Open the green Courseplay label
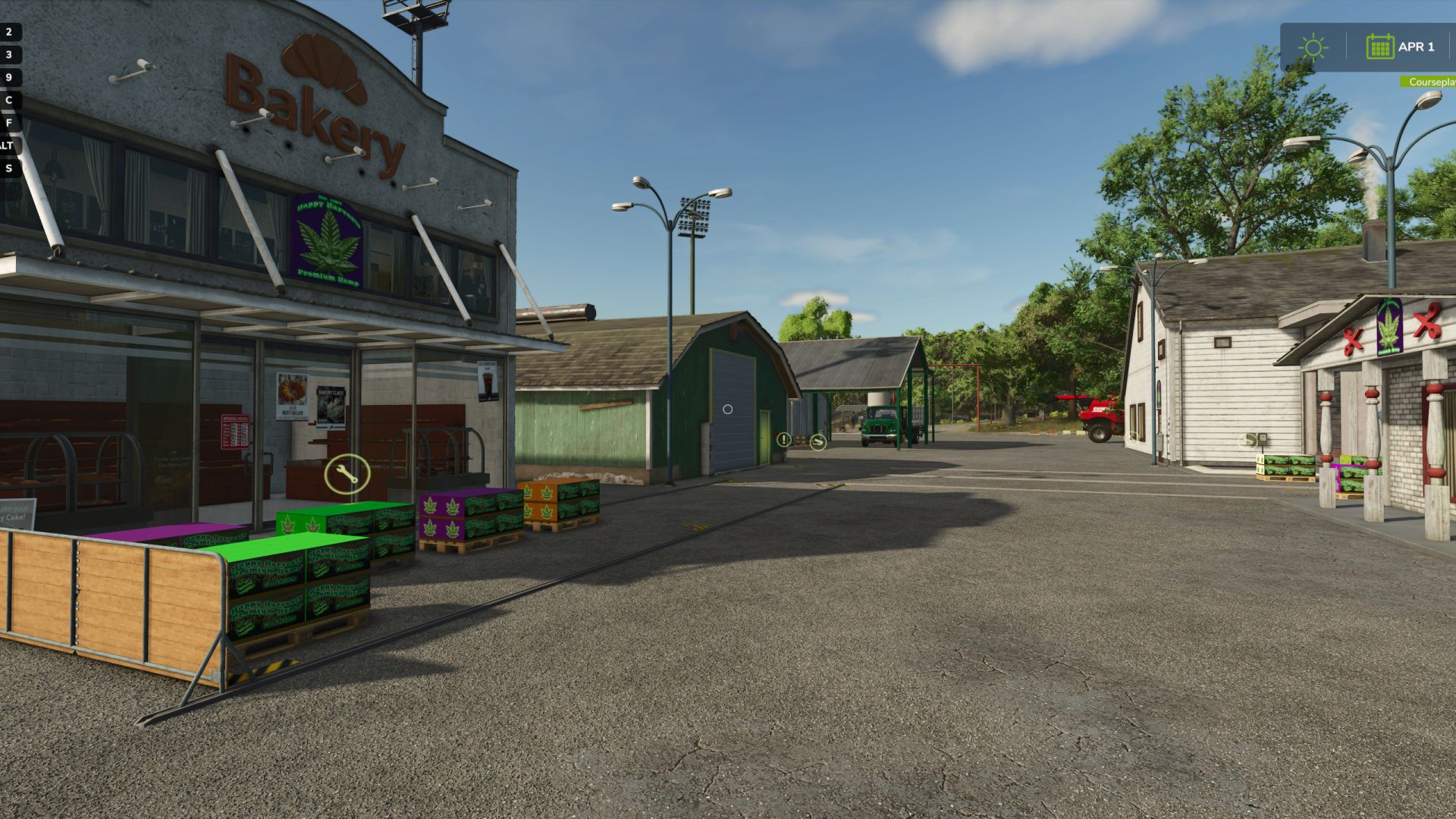The image size is (1456, 819). pyautogui.click(x=1430, y=82)
